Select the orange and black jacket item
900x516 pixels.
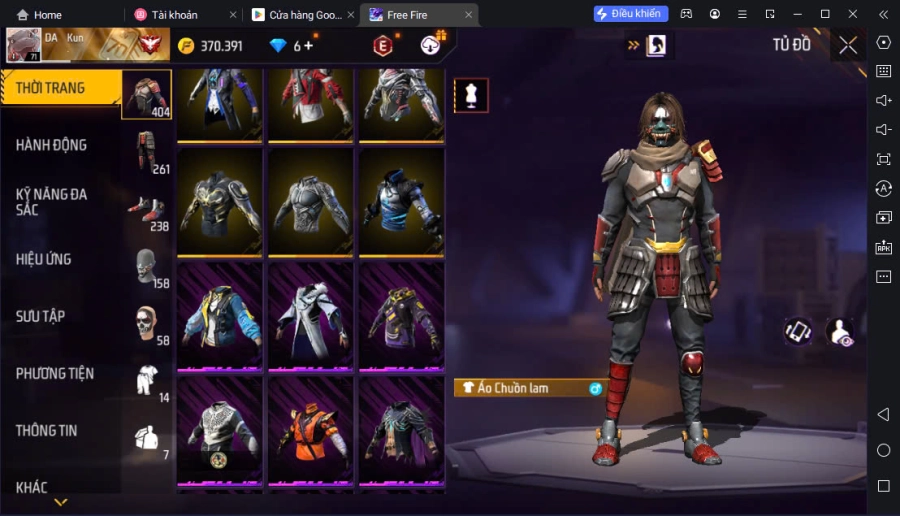tap(310, 431)
